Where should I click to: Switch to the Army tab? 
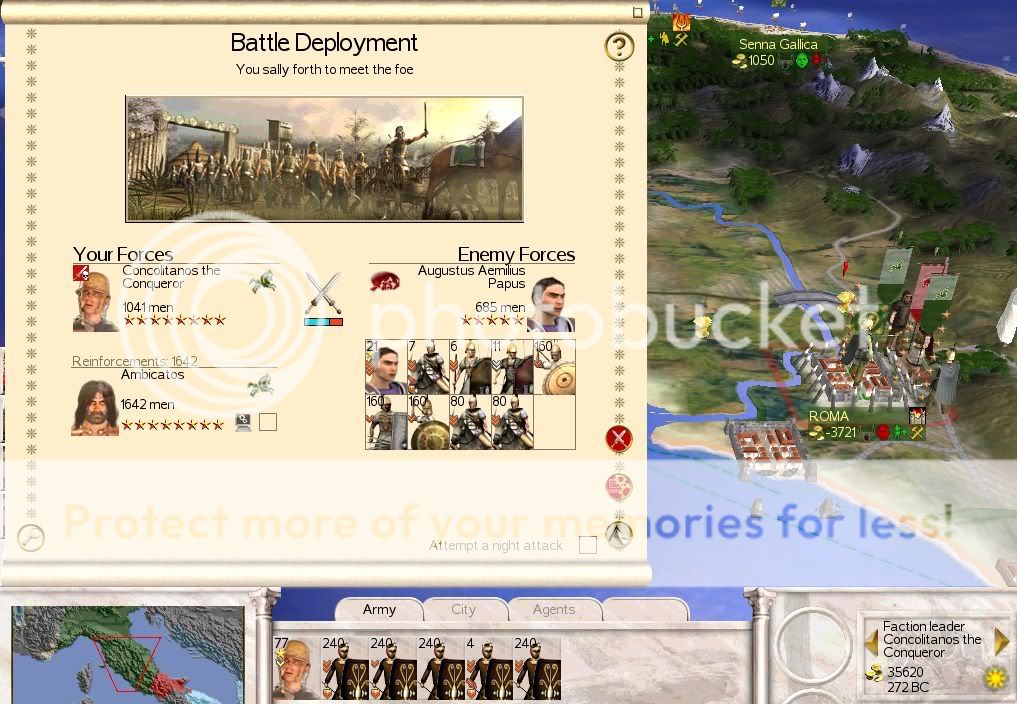[x=379, y=610]
